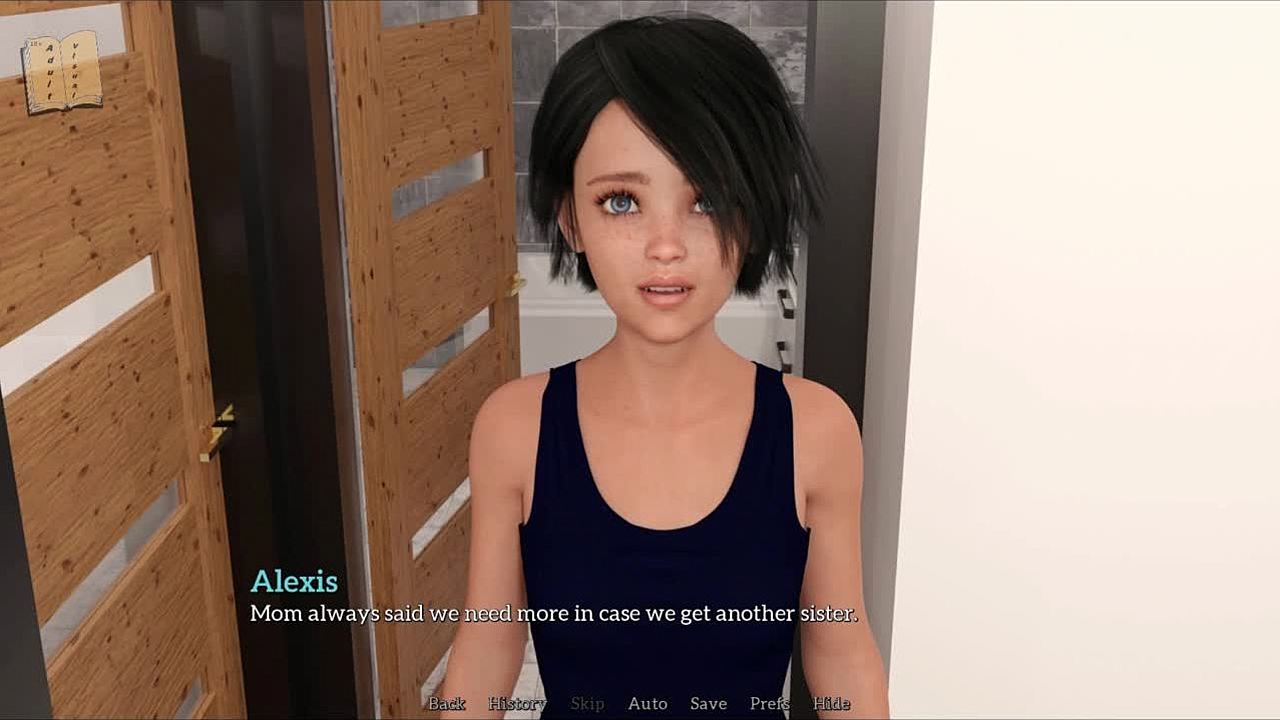Go back one dialogue line
Viewport: 1280px width, 720px height.
[x=447, y=704]
